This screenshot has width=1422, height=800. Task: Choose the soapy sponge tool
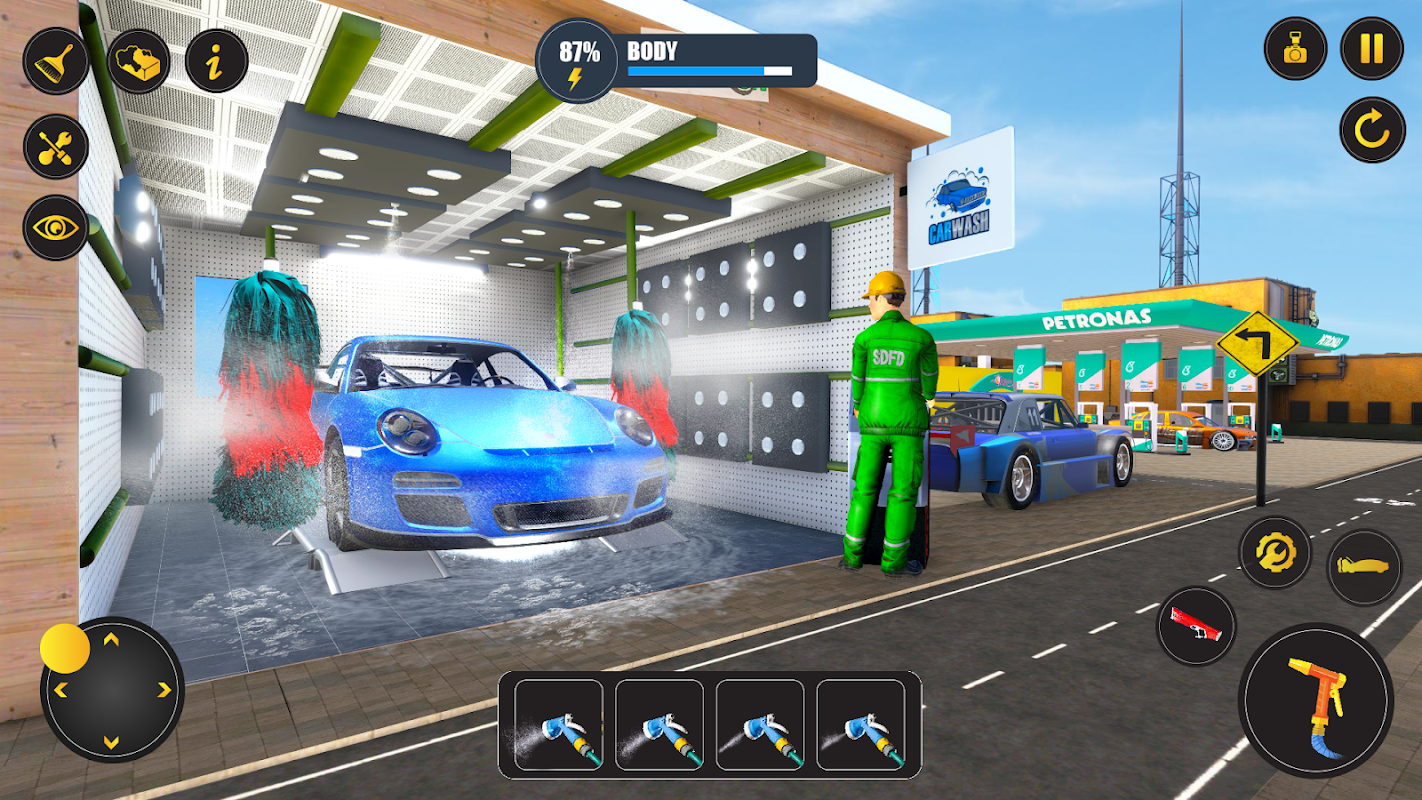pos(139,61)
